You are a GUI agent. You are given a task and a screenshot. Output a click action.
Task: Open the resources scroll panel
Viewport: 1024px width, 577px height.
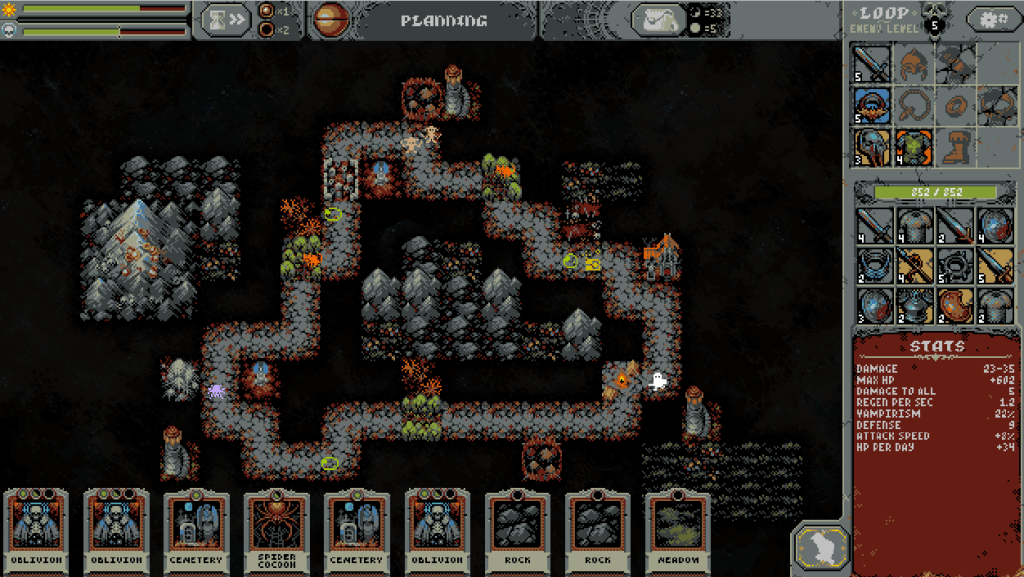[657, 19]
